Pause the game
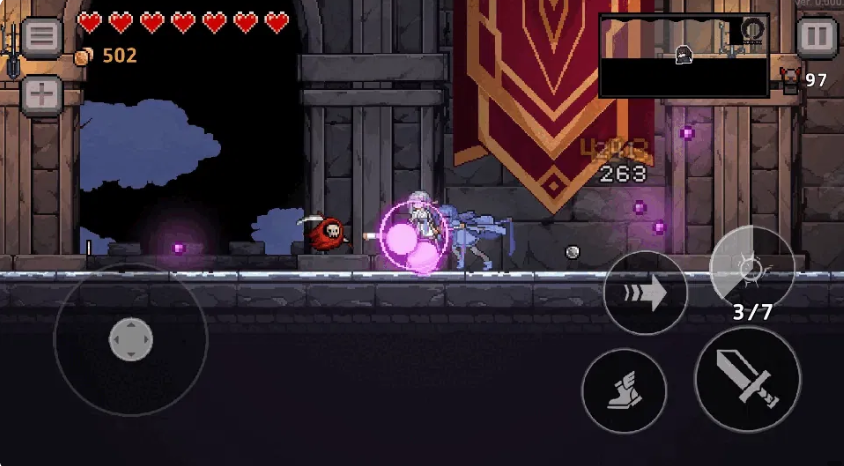This screenshot has height=466, width=844. tap(816, 38)
